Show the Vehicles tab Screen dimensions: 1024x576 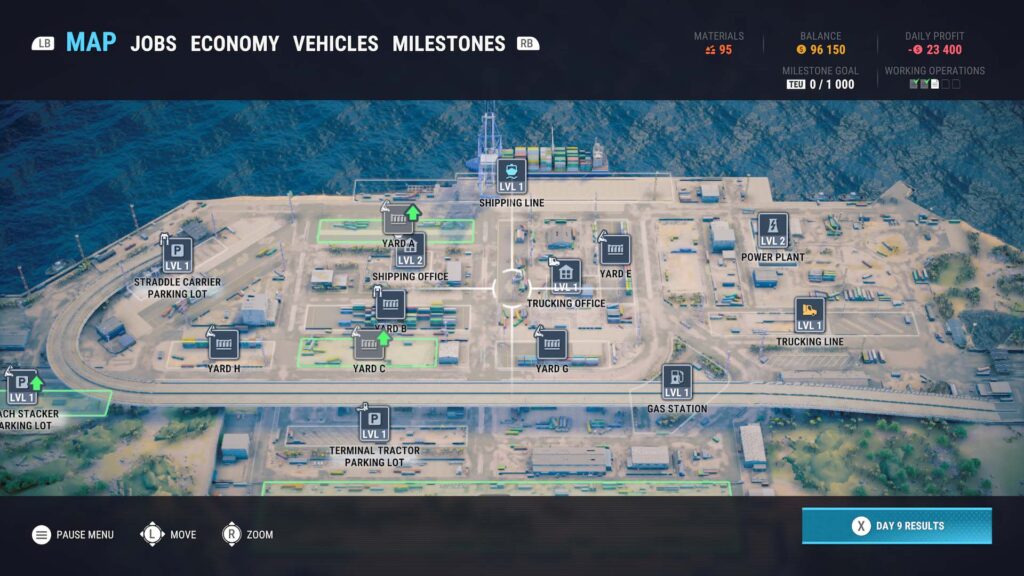coord(335,44)
